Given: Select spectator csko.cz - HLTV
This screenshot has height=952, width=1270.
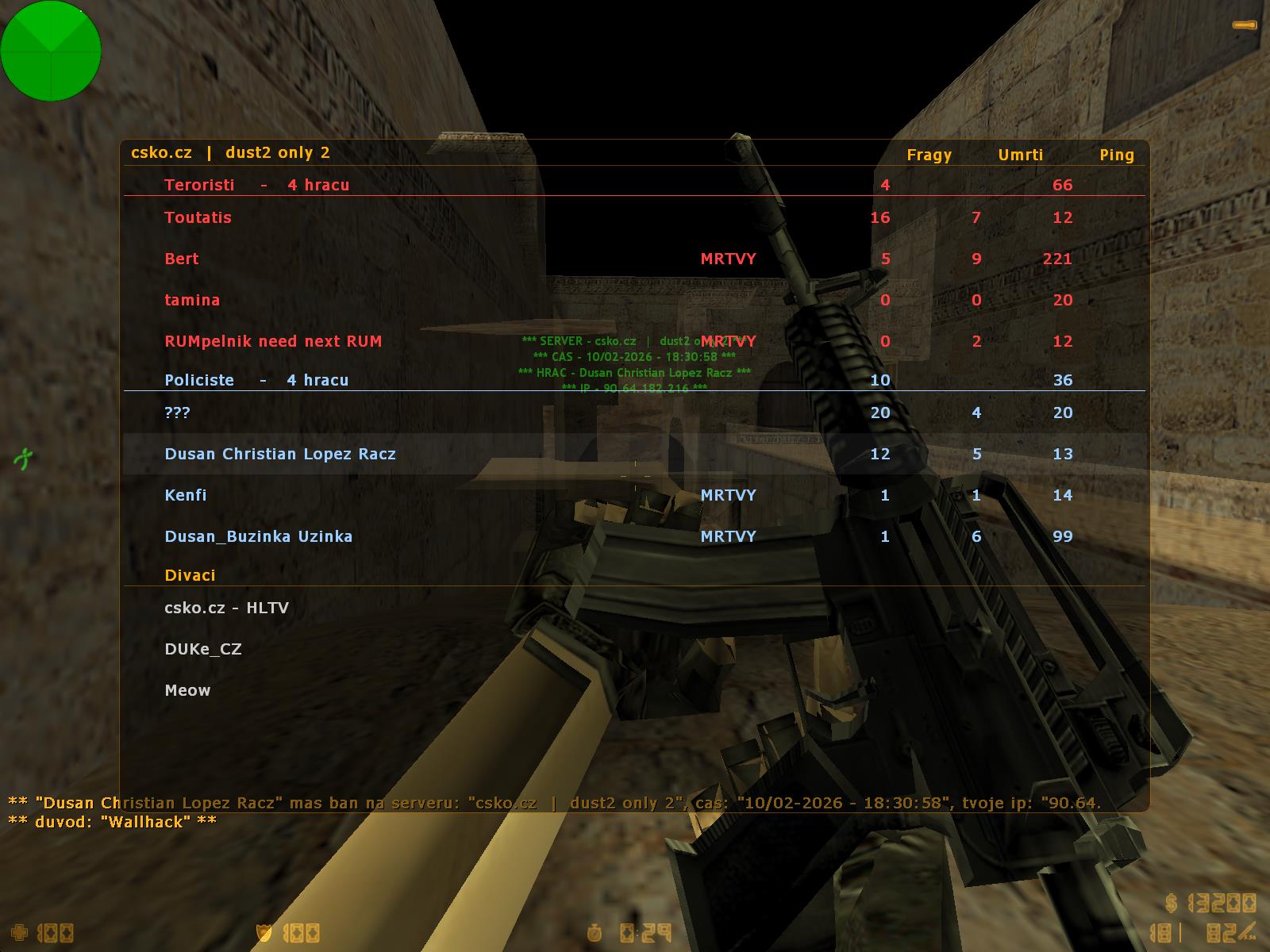Looking at the screenshot, I should [227, 608].
